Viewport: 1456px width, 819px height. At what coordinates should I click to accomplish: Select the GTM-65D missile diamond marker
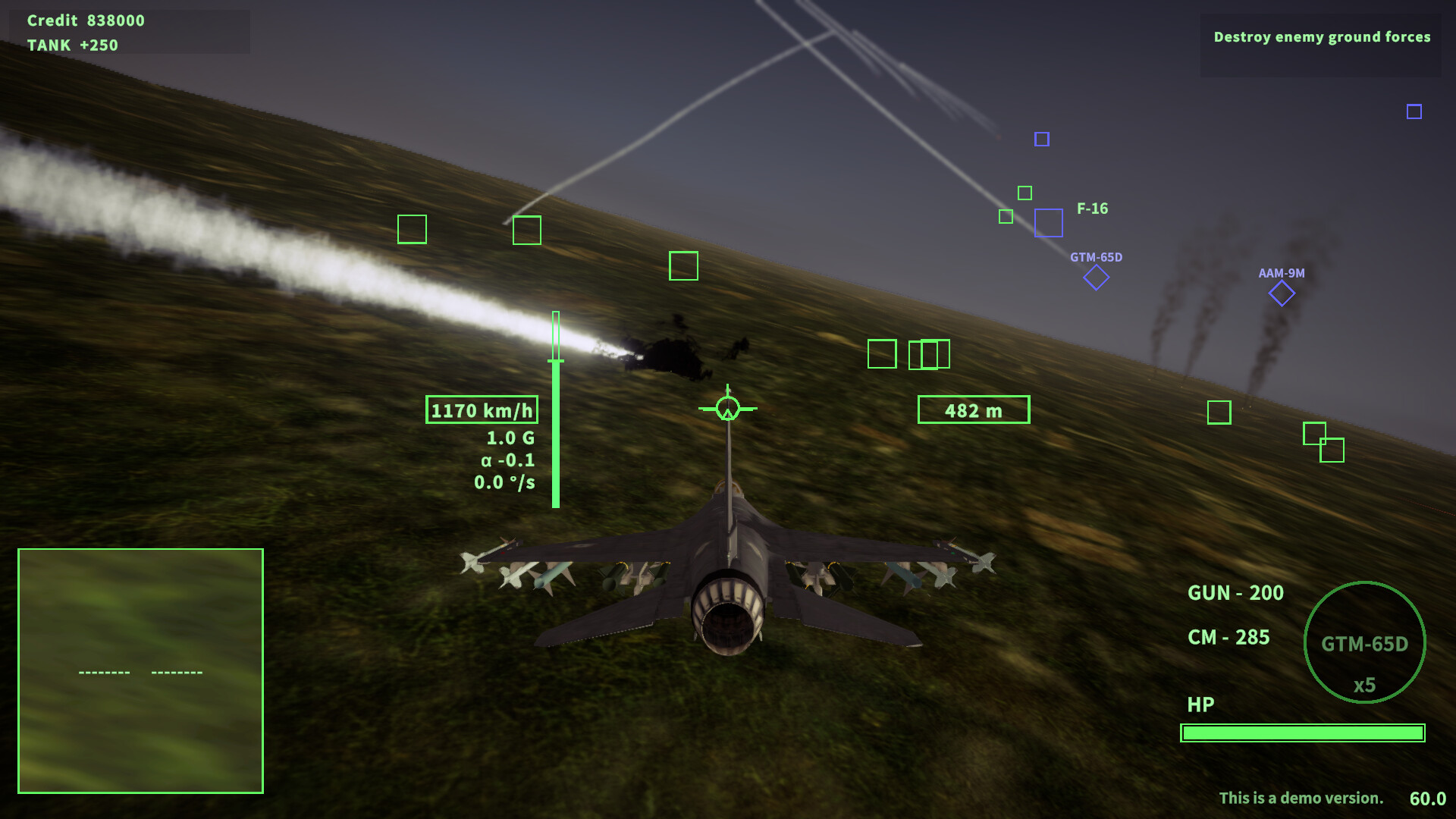[x=1095, y=278]
